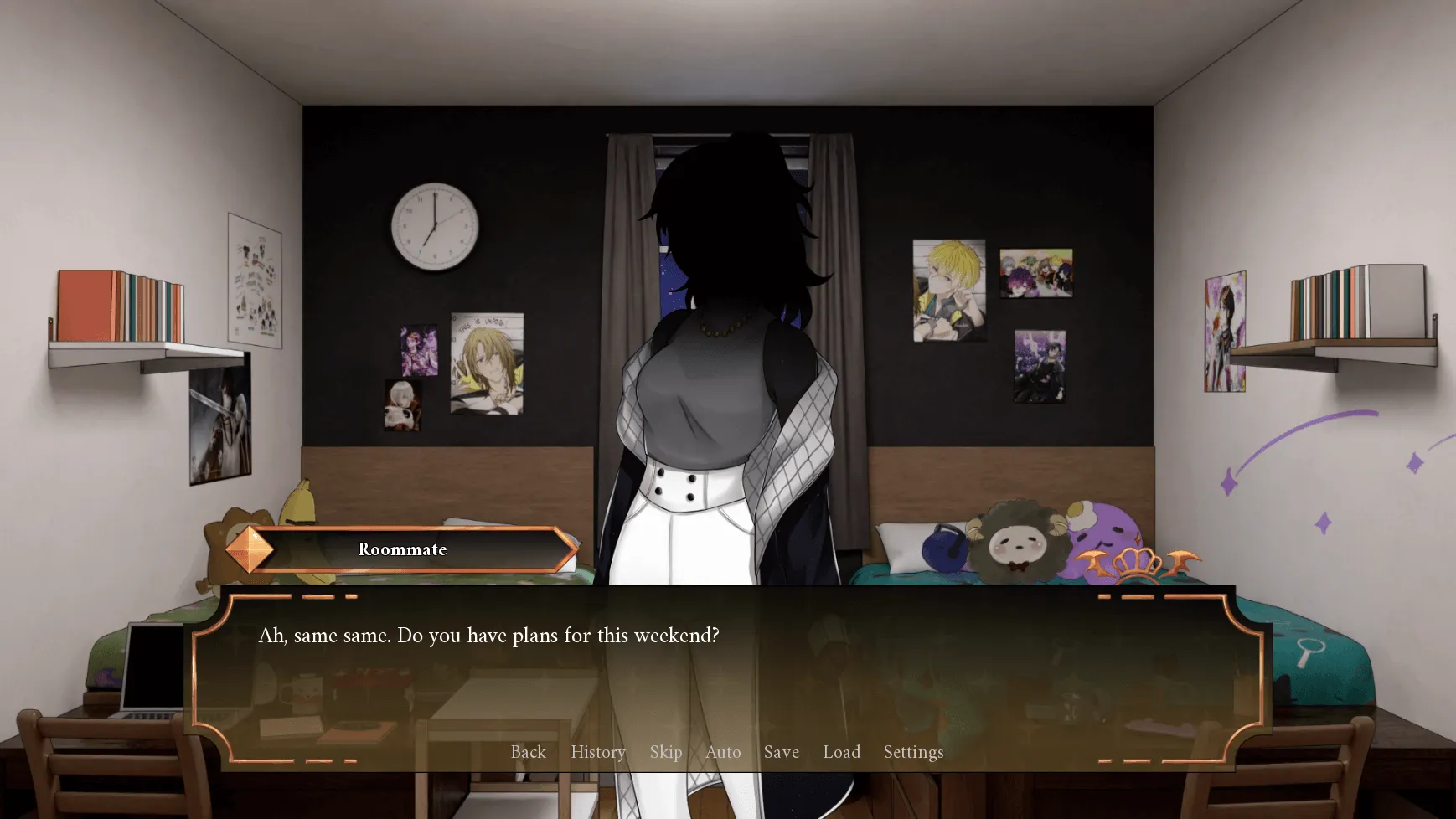Open the dialogue History log
Image resolution: width=1456 pixels, height=819 pixels.
click(x=597, y=752)
